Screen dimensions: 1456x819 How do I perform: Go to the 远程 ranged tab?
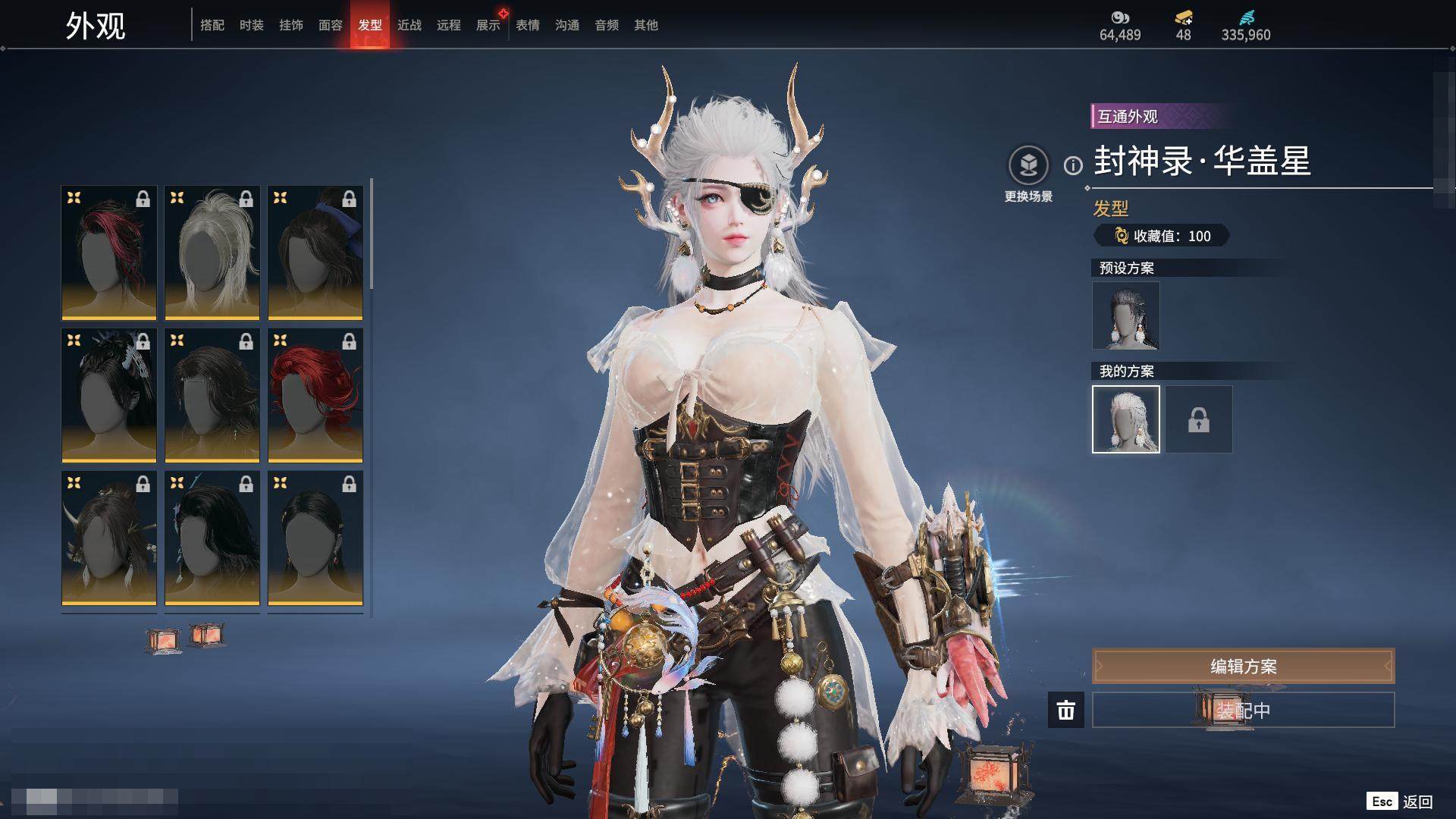tap(449, 25)
